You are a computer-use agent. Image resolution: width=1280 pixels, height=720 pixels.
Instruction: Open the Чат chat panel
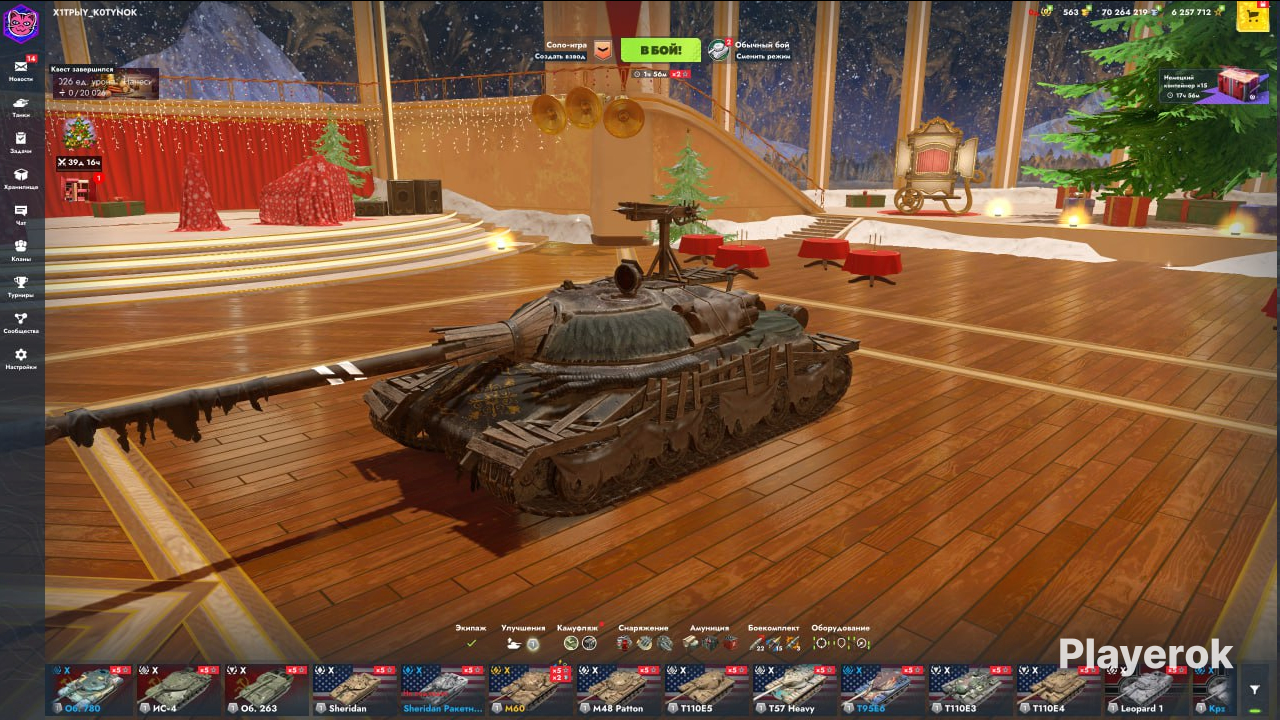click(21, 215)
